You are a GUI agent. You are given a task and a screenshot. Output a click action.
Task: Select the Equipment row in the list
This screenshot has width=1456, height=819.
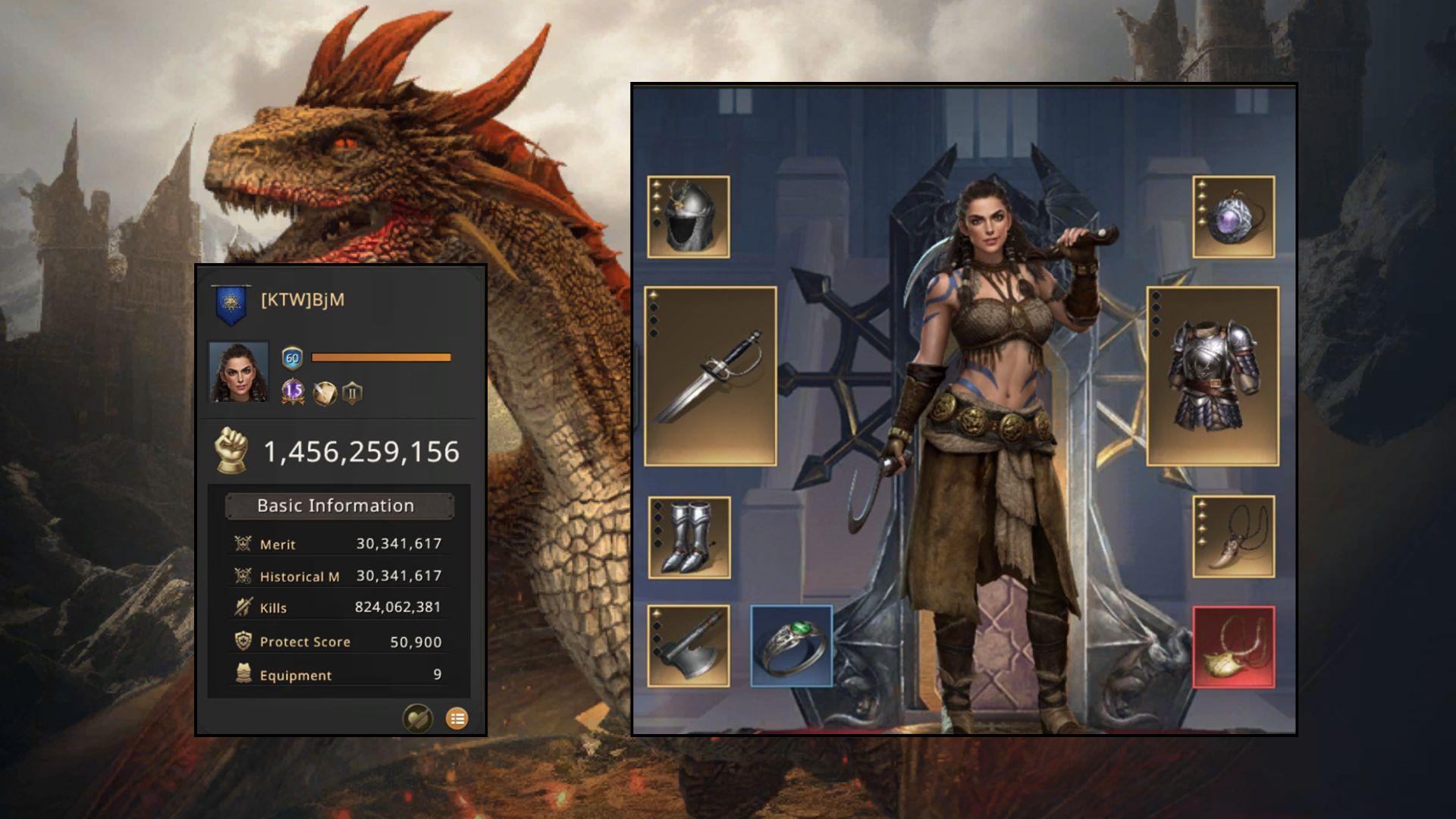pos(339,675)
